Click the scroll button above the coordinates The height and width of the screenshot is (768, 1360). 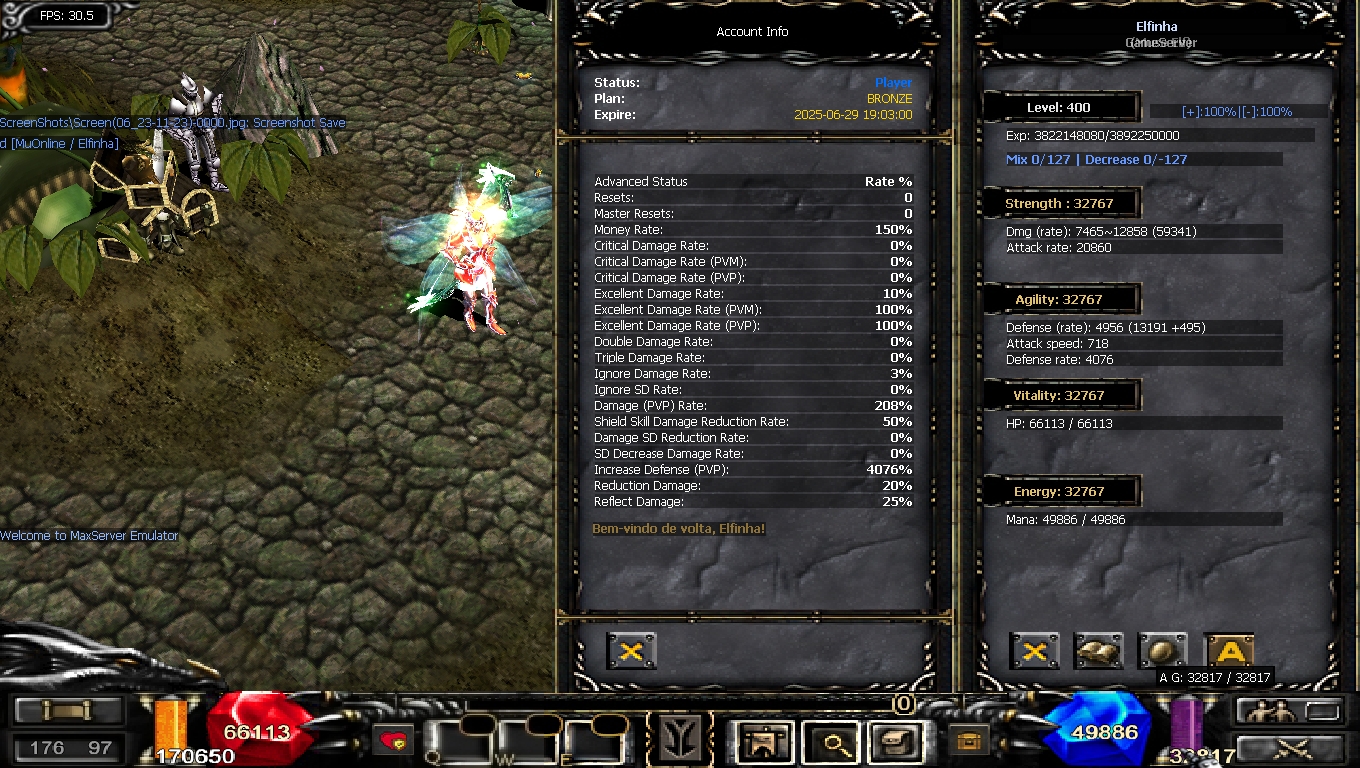click(x=68, y=711)
